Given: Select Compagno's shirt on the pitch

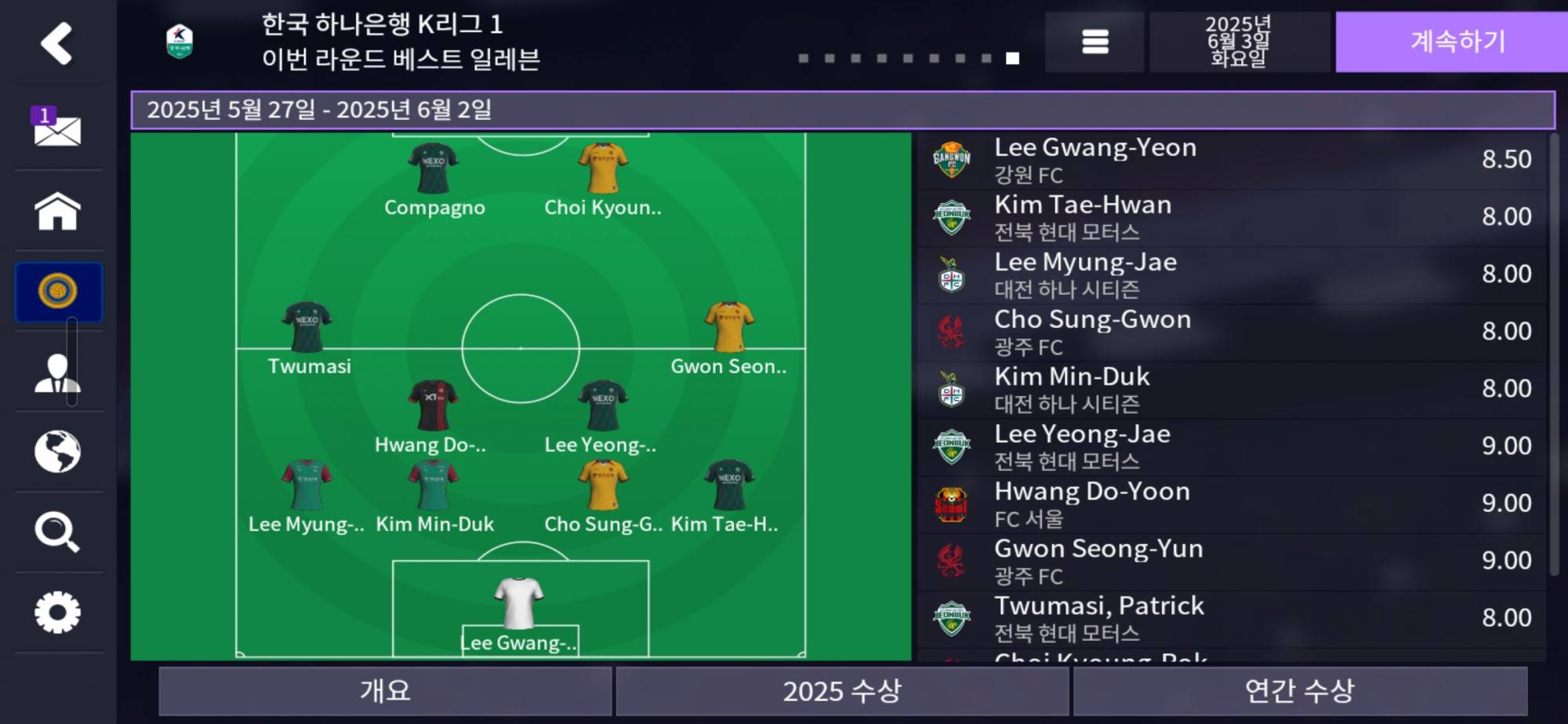Looking at the screenshot, I should tap(433, 168).
